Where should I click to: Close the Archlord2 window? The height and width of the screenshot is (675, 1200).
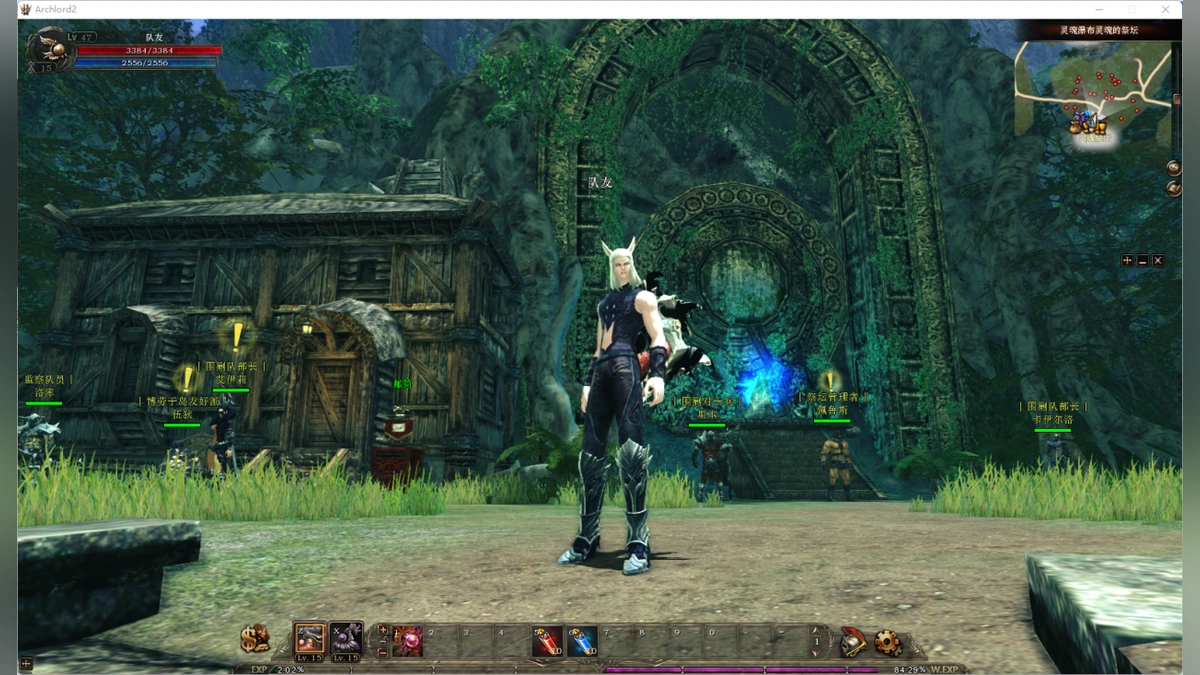click(x=1166, y=9)
